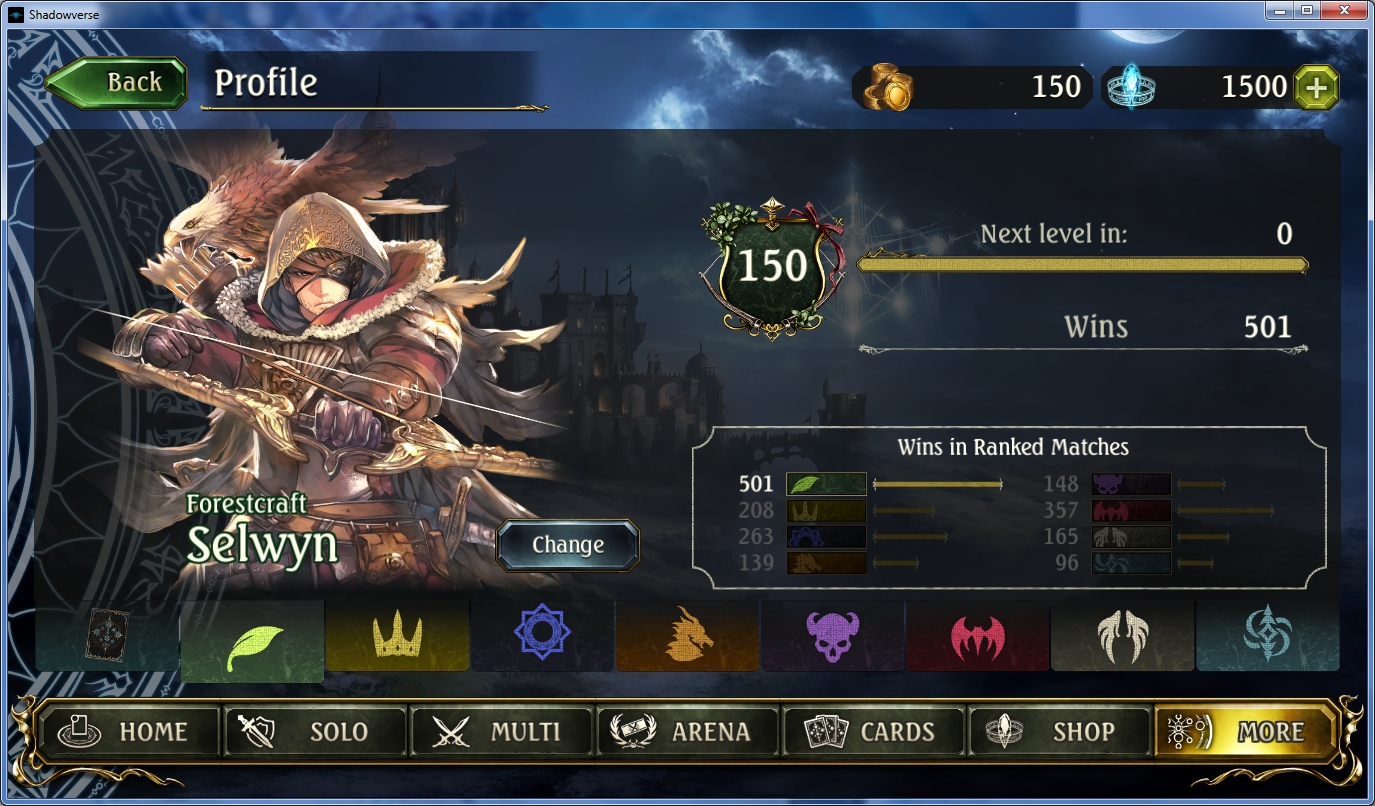Screen dimensions: 1375x806
Task: Change the Forestcraft leader Selwyn
Action: click(567, 545)
